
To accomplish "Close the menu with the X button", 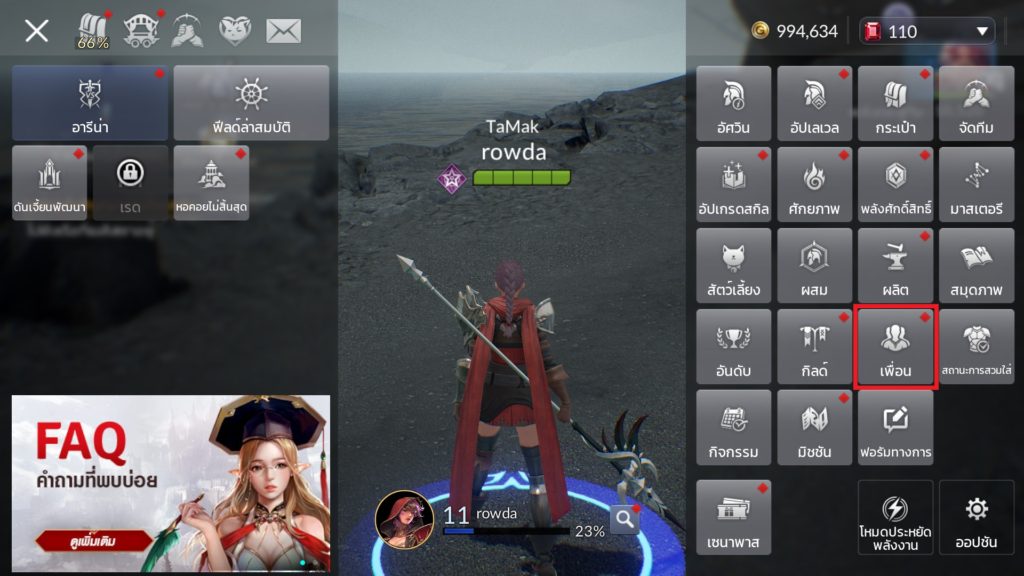I will (x=37, y=31).
